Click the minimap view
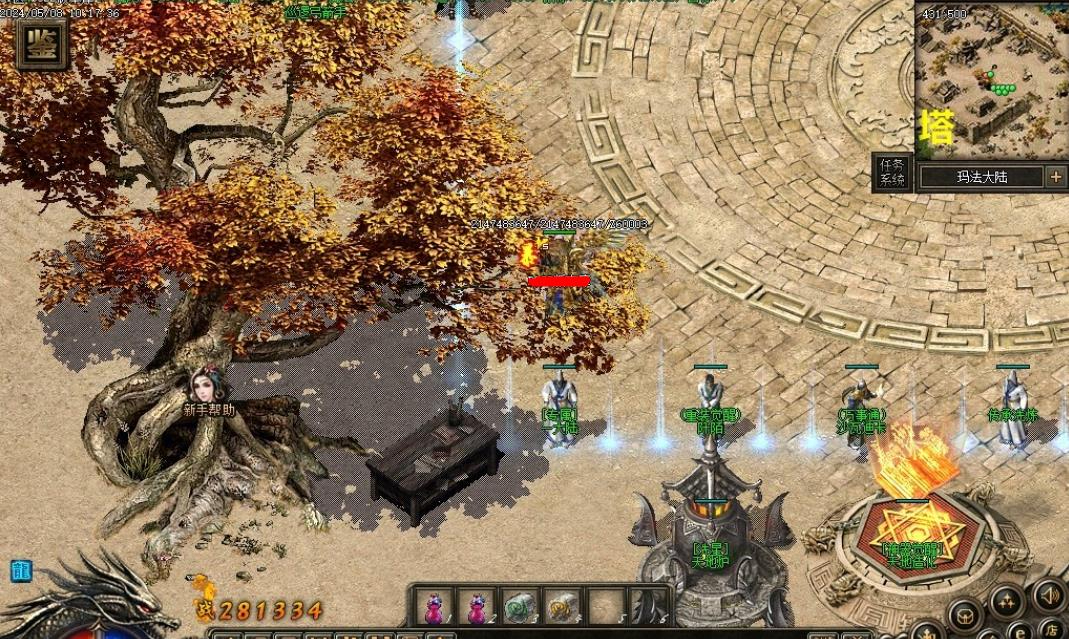Screen dimensions: 1069x639 (x=991, y=80)
